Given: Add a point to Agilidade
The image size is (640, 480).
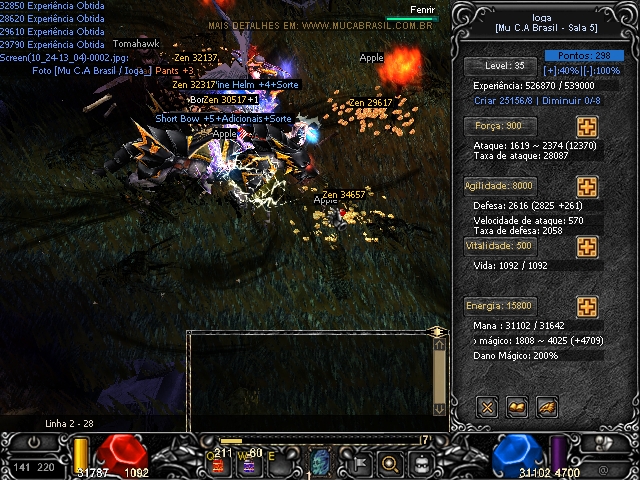Looking at the screenshot, I should click(587, 187).
